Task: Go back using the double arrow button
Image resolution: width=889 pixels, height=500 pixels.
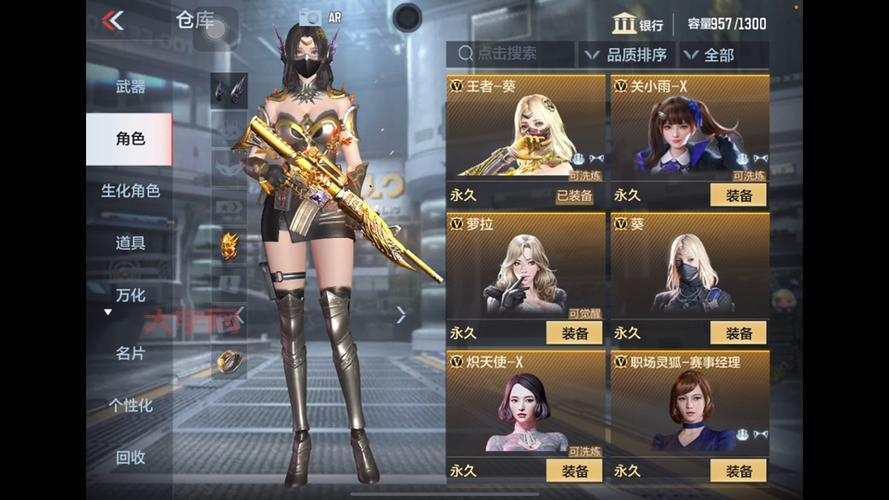Action: (113, 20)
